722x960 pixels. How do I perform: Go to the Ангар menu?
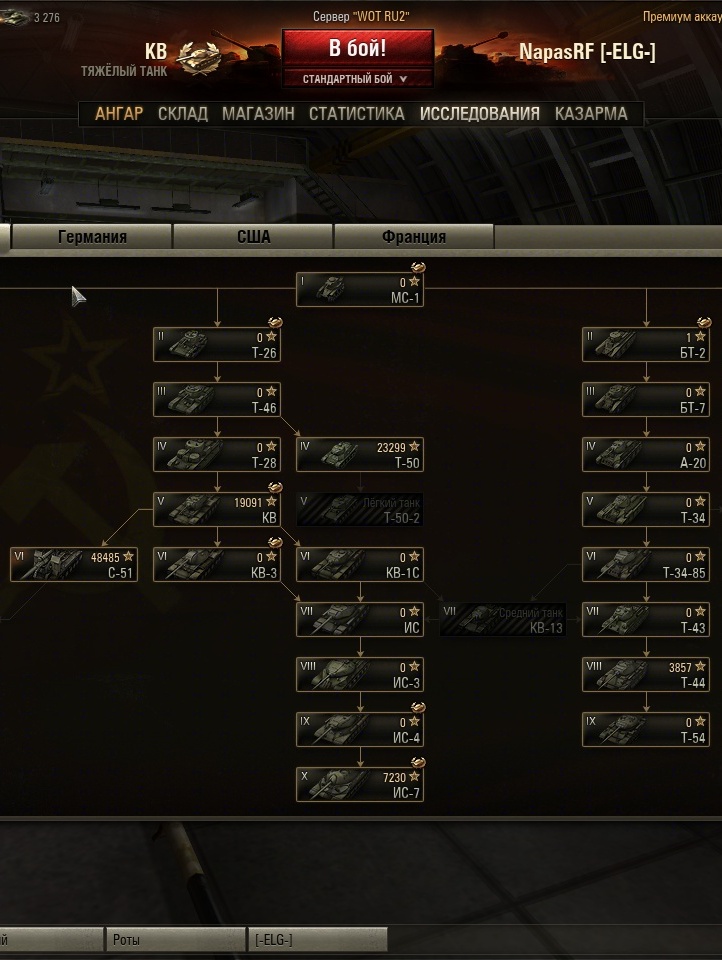(x=119, y=114)
